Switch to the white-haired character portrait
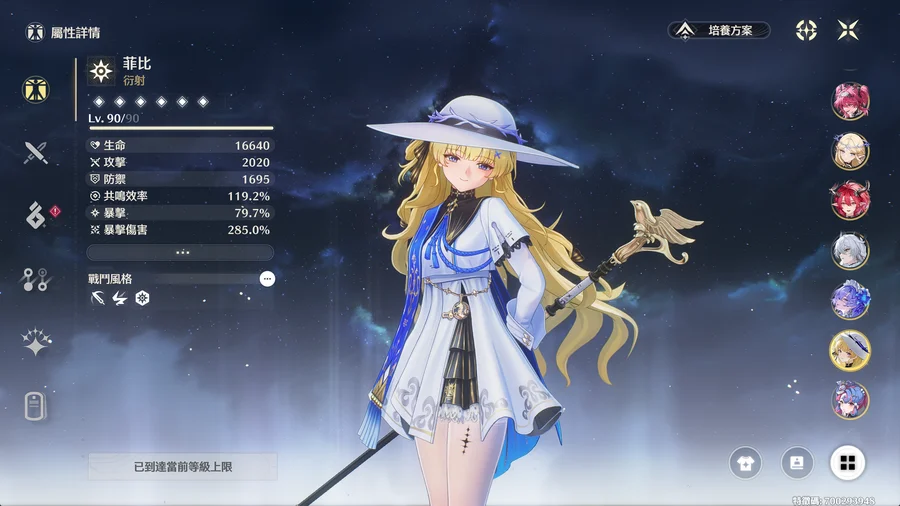The height and width of the screenshot is (506, 900). 850,250
